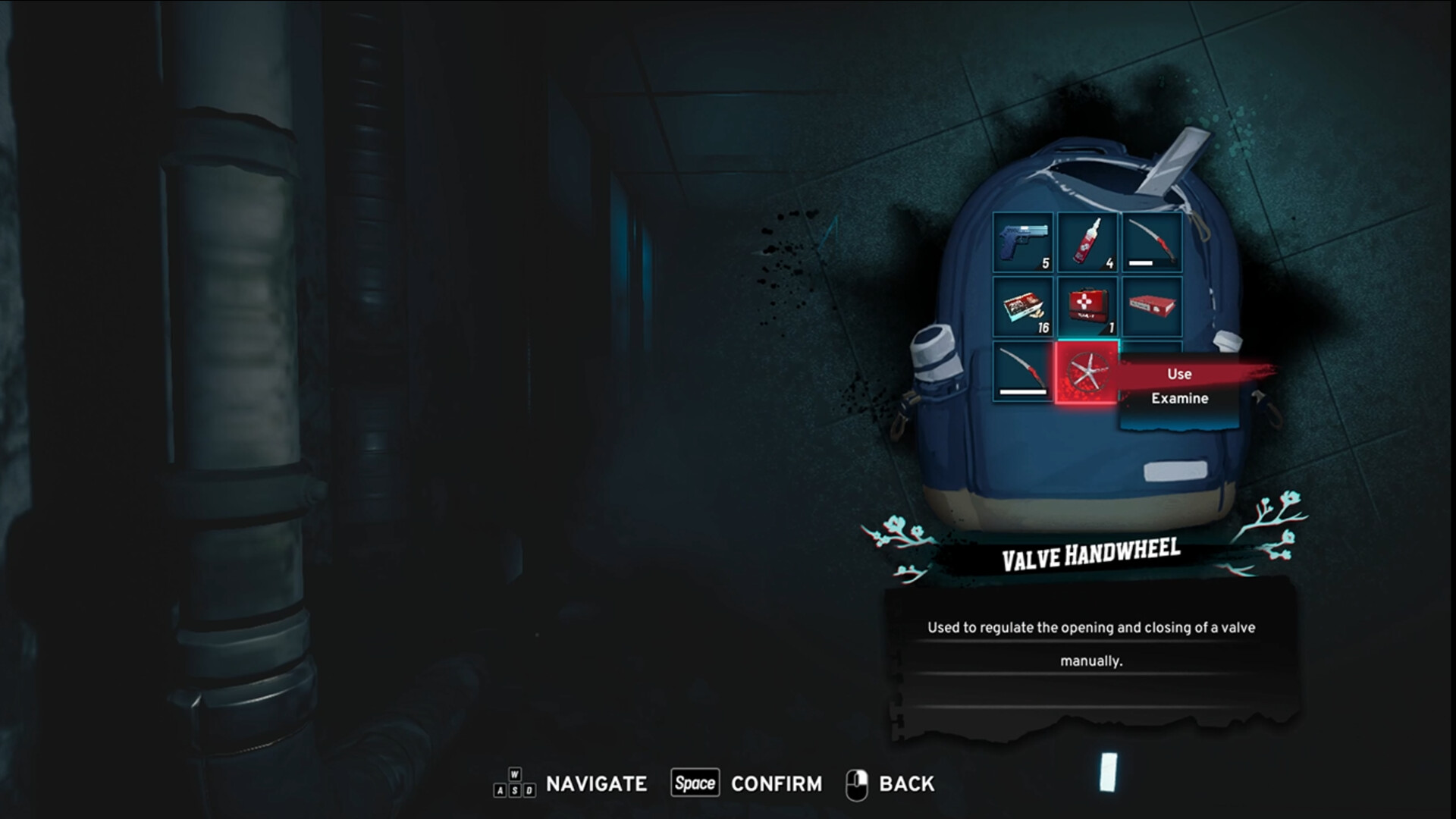Select the ammo box with 16 rounds
This screenshot has width=1456, height=819.
pyautogui.click(x=1023, y=306)
